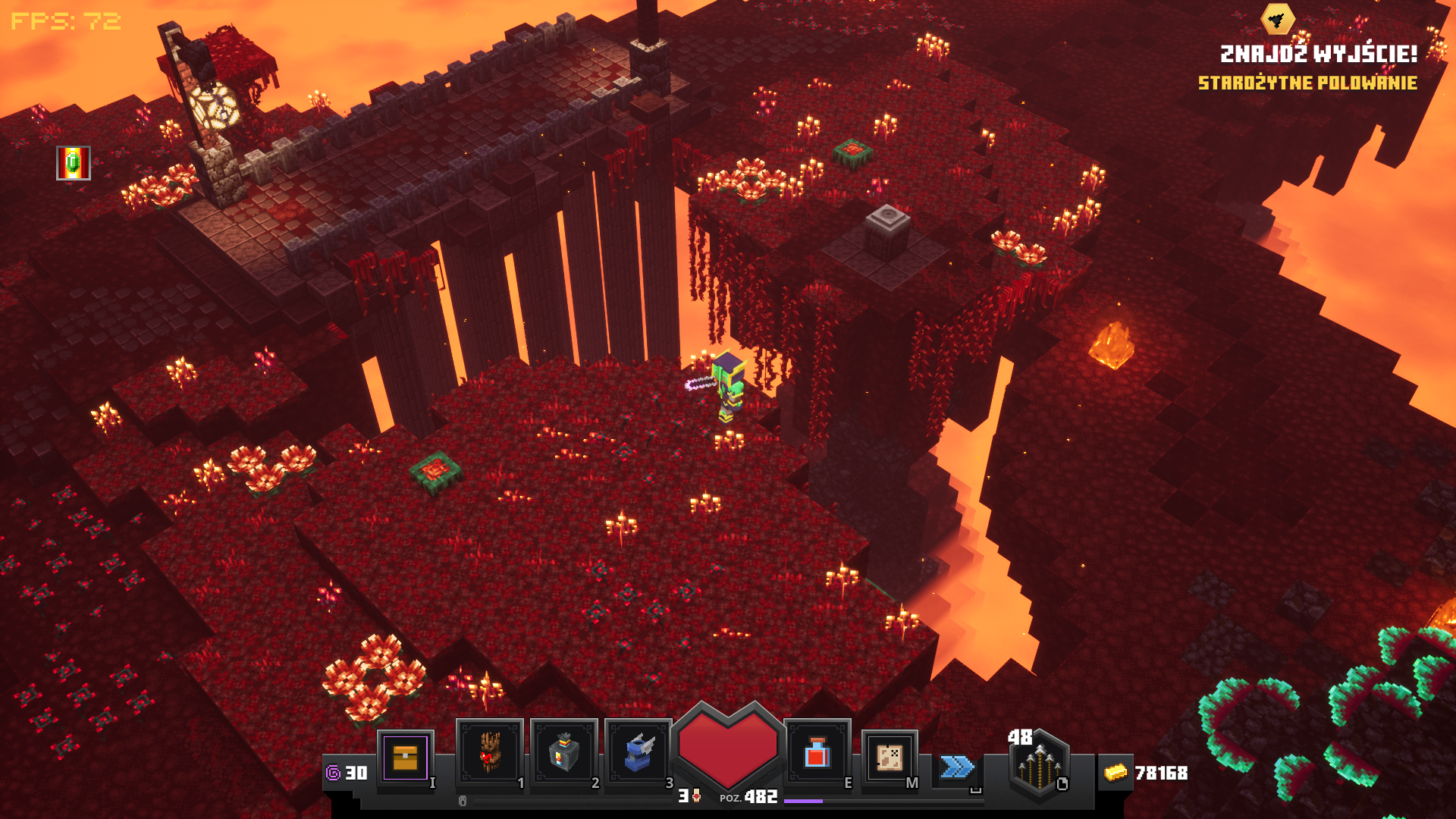Open the Znajdź Wyjście objective tracker

click(1318, 54)
